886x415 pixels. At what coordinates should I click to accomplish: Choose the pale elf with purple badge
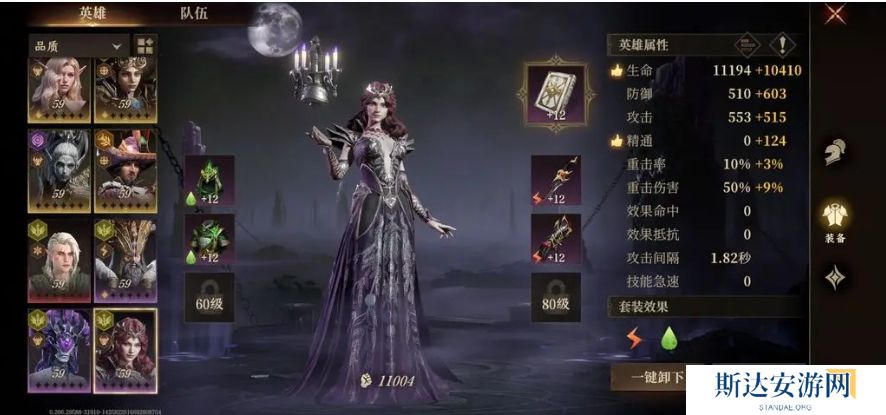60,169
